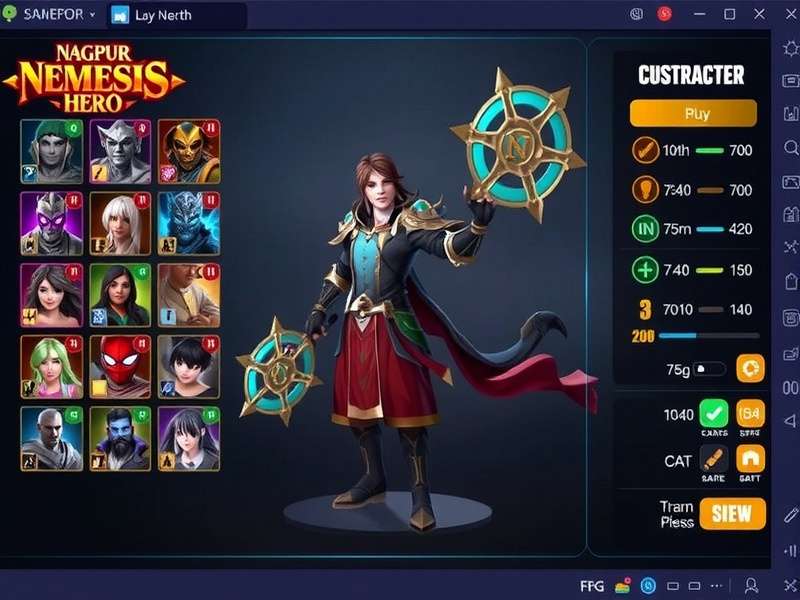Select the green-hooded hero portrait
Screen dimensions: 800x600
(x=51, y=150)
